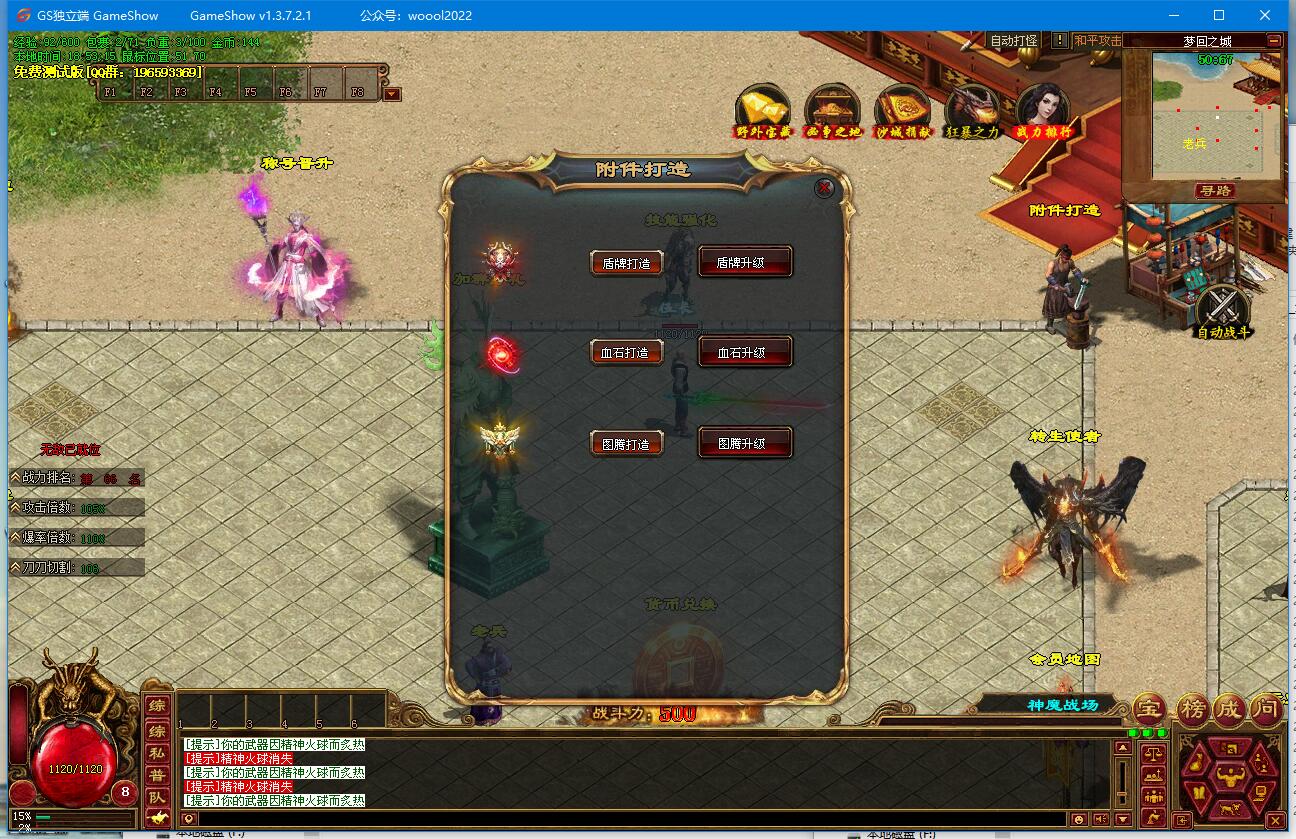The width and height of the screenshot is (1296, 839).
Task: Activate the 血石升级 bloodstone upgrade button
Action: coord(745,352)
